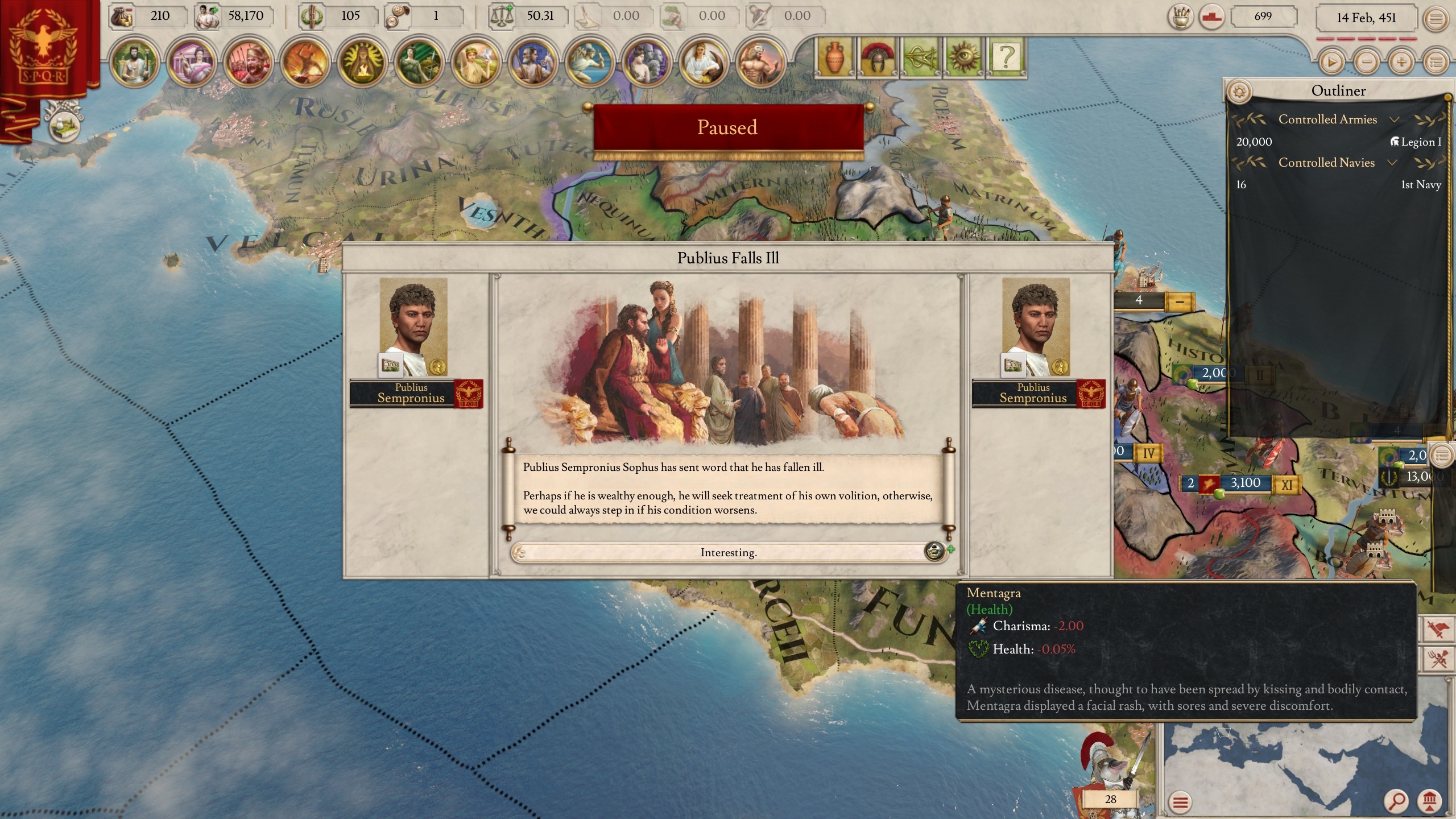
Task: Collapse the Controlled Armies section
Action: 1393,119
